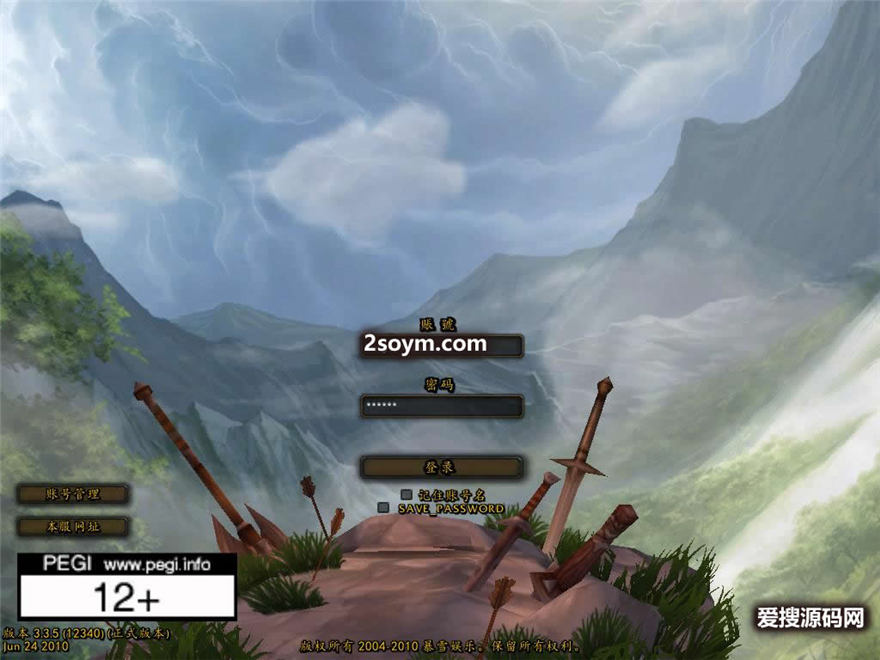Log in with the 登录 button
The width and height of the screenshot is (880, 660).
(x=441, y=467)
